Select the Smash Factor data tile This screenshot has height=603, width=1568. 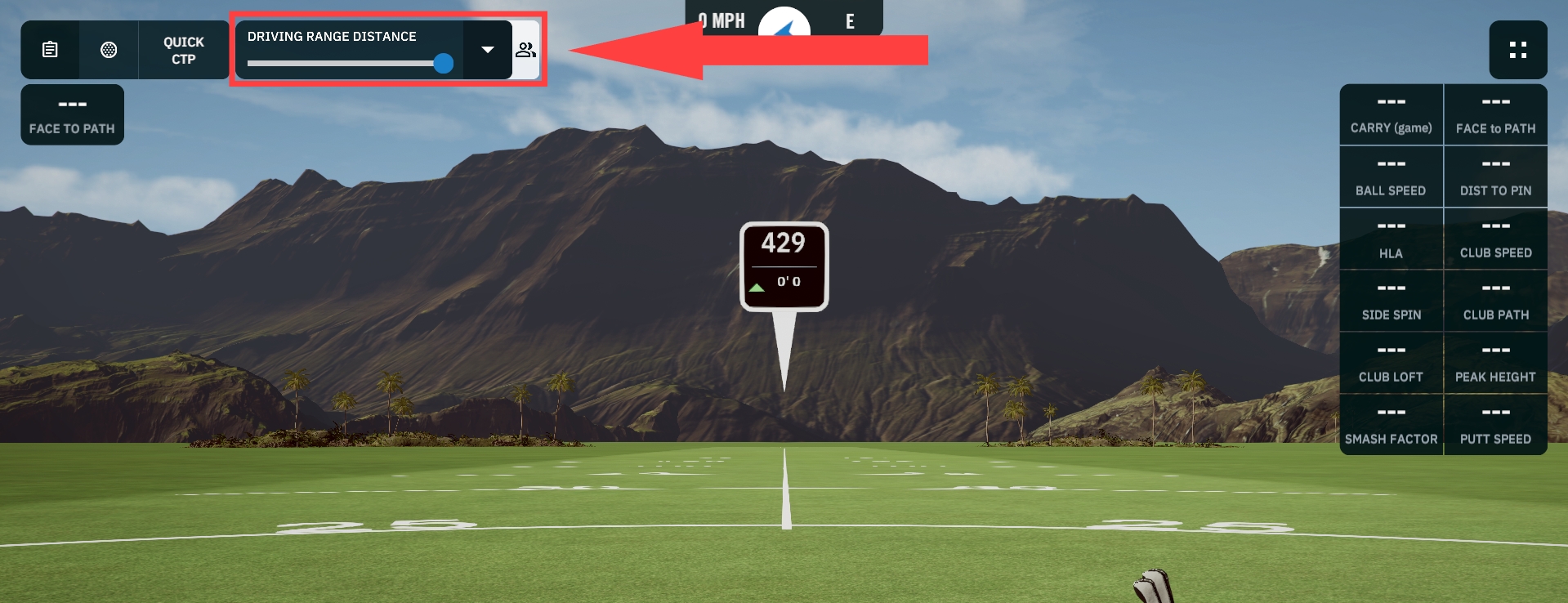[1391, 426]
